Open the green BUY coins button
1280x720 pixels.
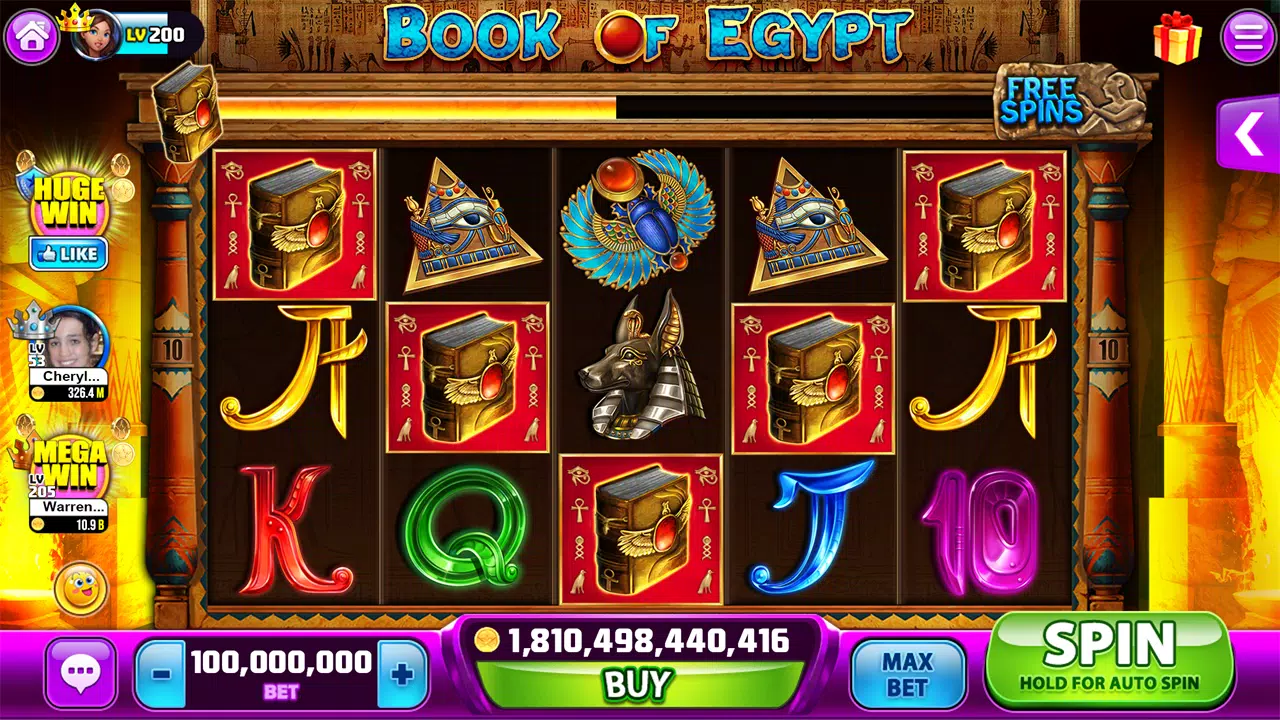(637, 684)
